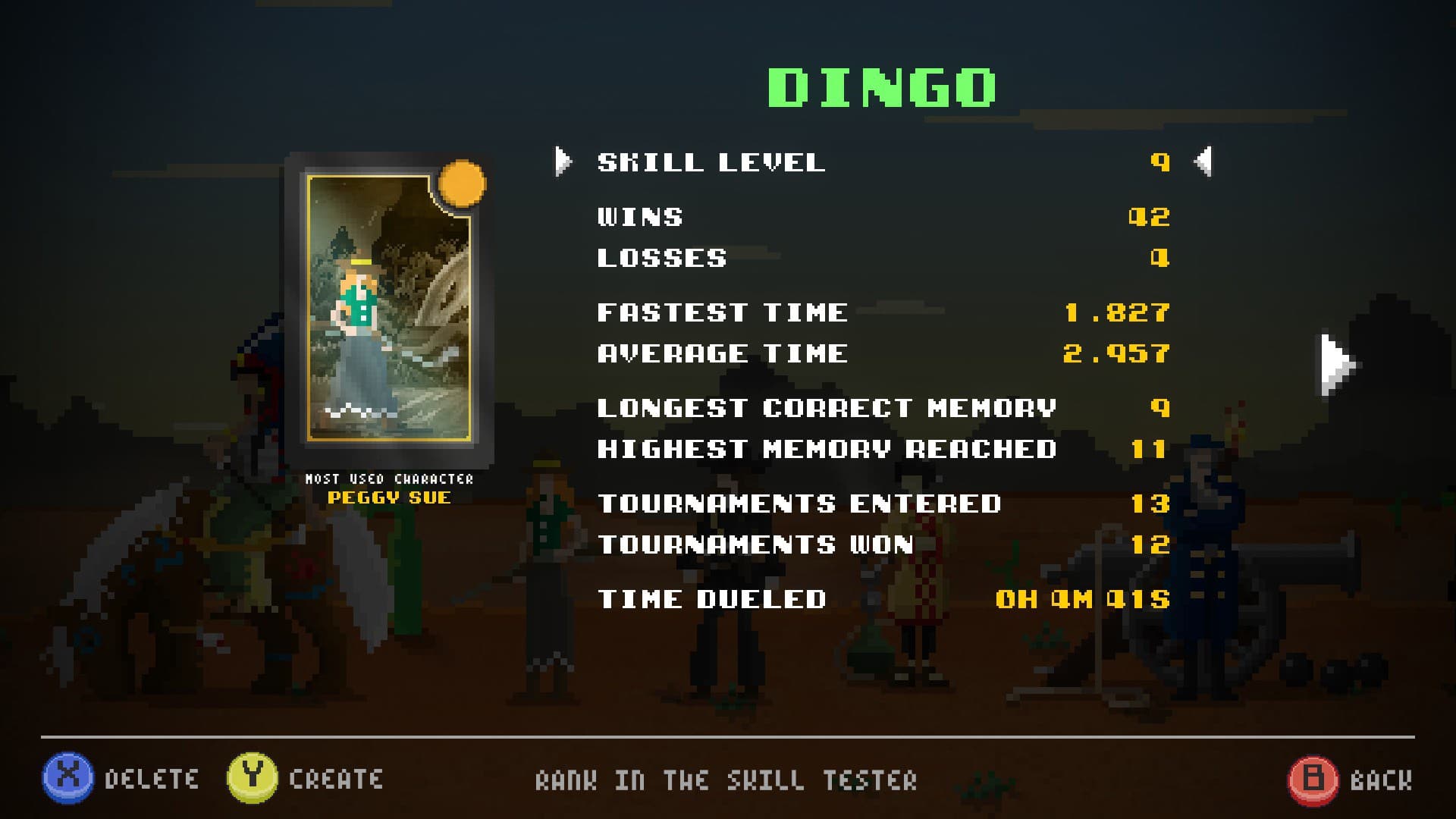Click the blue X controller button icon
1456x819 pixels.
[x=67, y=777]
